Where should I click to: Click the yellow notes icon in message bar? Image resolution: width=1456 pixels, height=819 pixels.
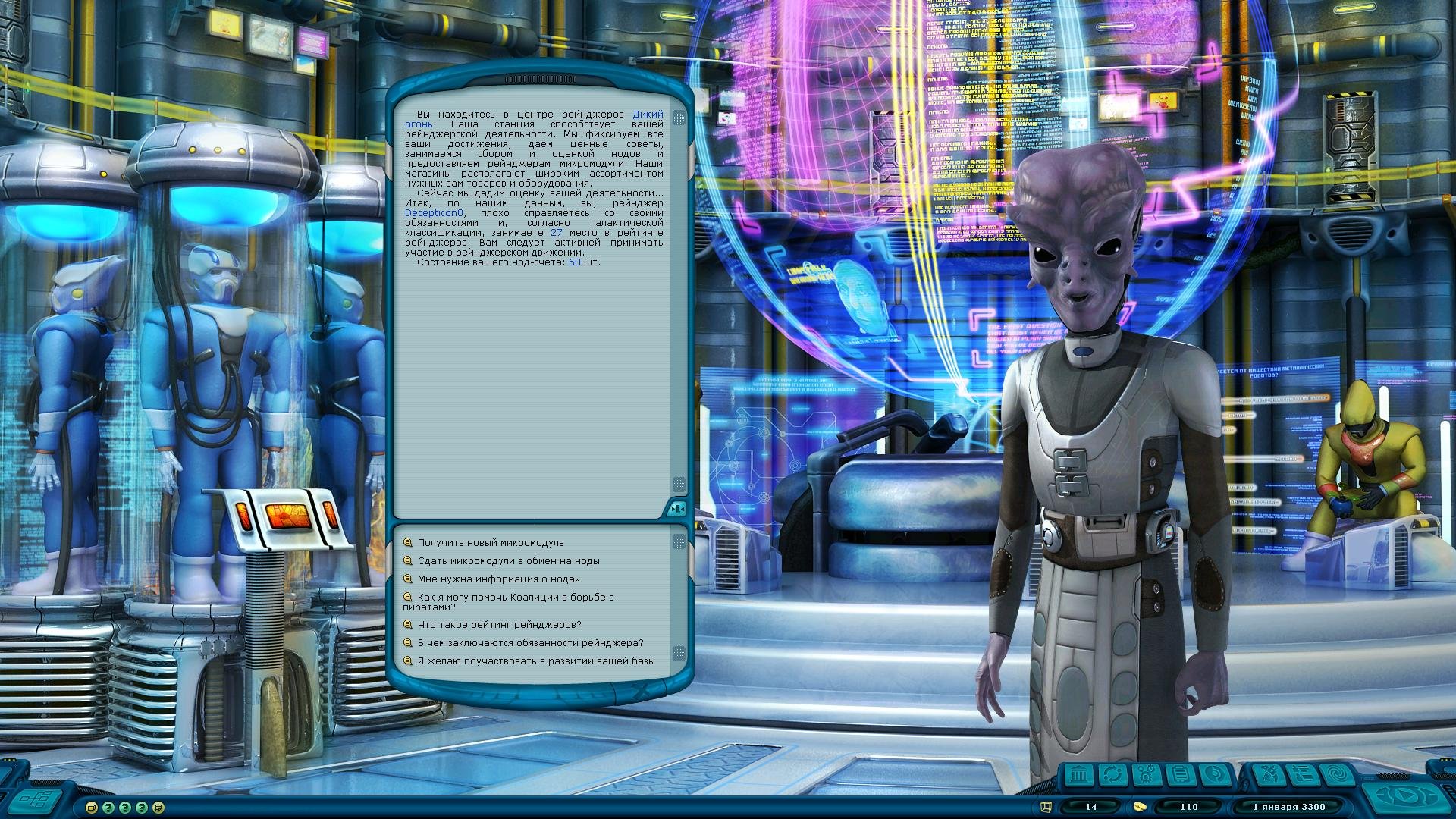pos(158,808)
